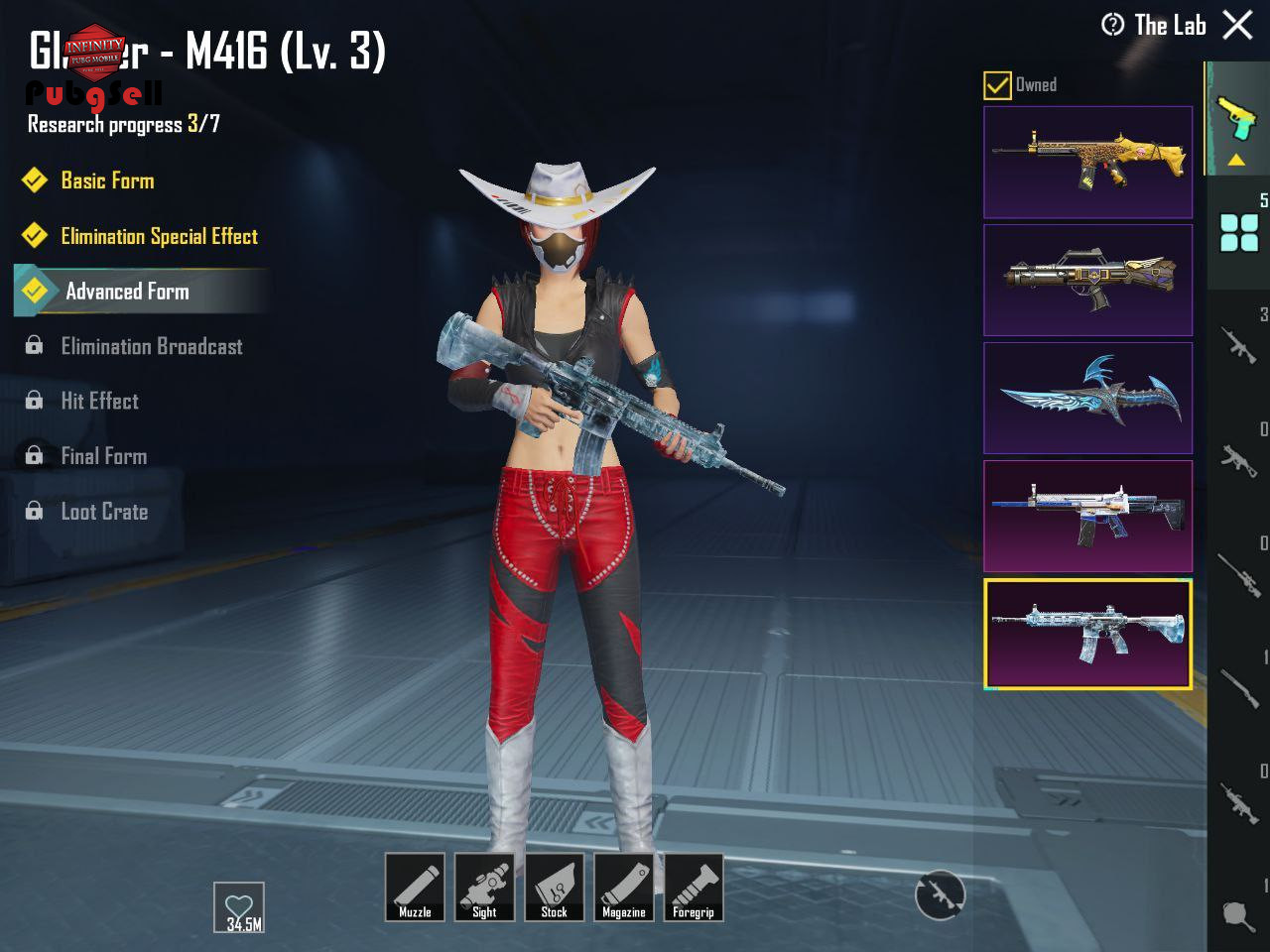Select the Glacier M416 skin thumbnail
Screen dimensions: 1270x952
pyautogui.click(x=1087, y=634)
